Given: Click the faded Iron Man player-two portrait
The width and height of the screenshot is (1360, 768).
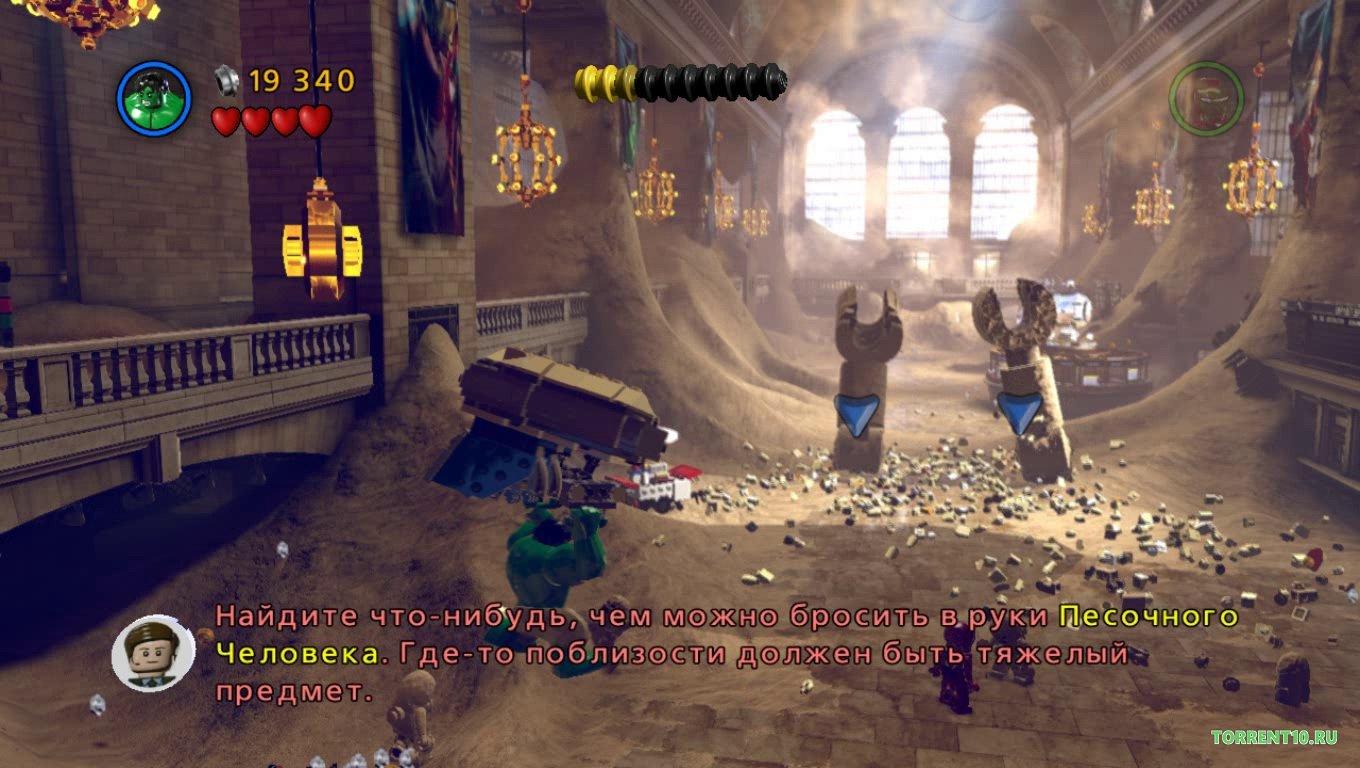Looking at the screenshot, I should 1206,99.
